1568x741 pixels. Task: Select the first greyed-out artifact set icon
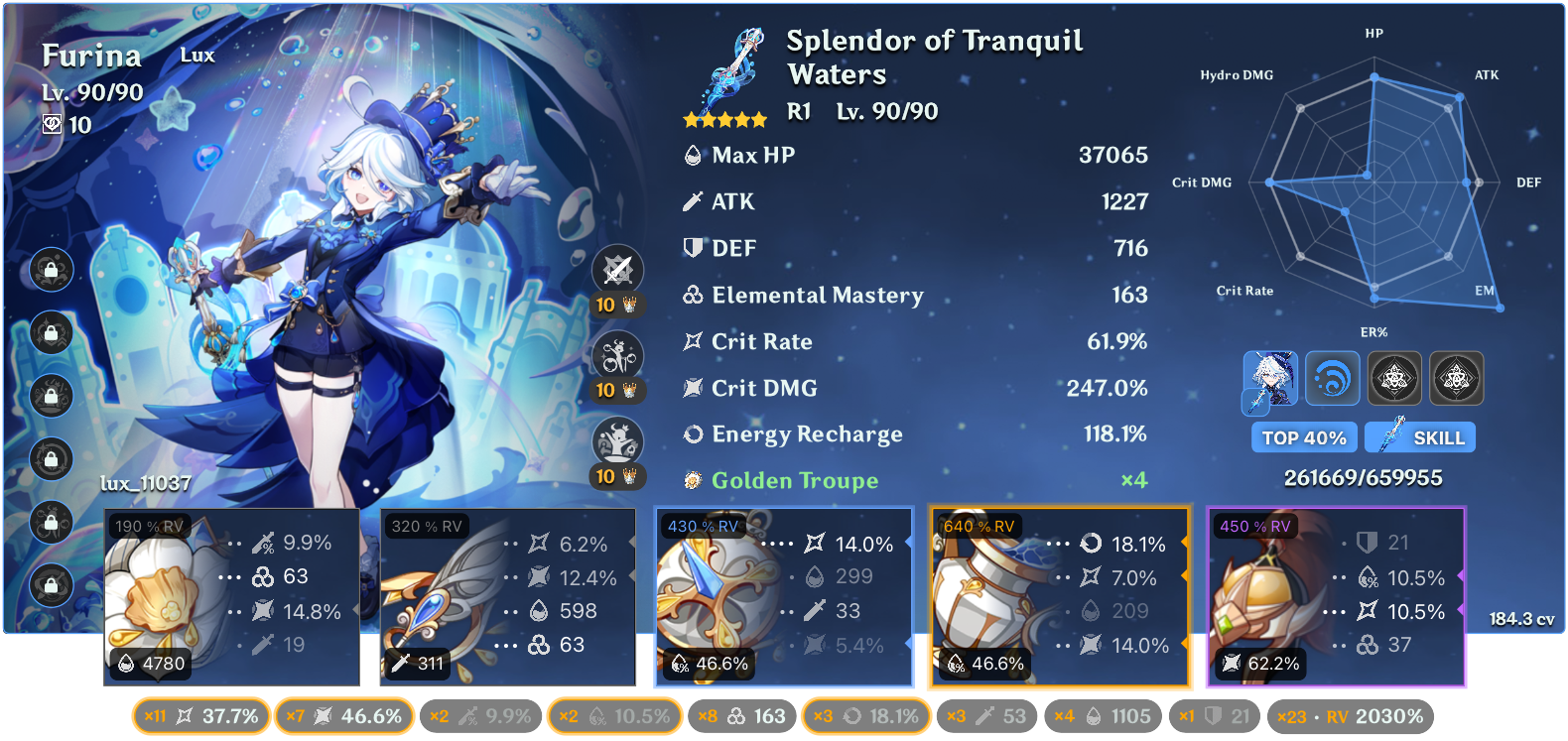[1395, 378]
